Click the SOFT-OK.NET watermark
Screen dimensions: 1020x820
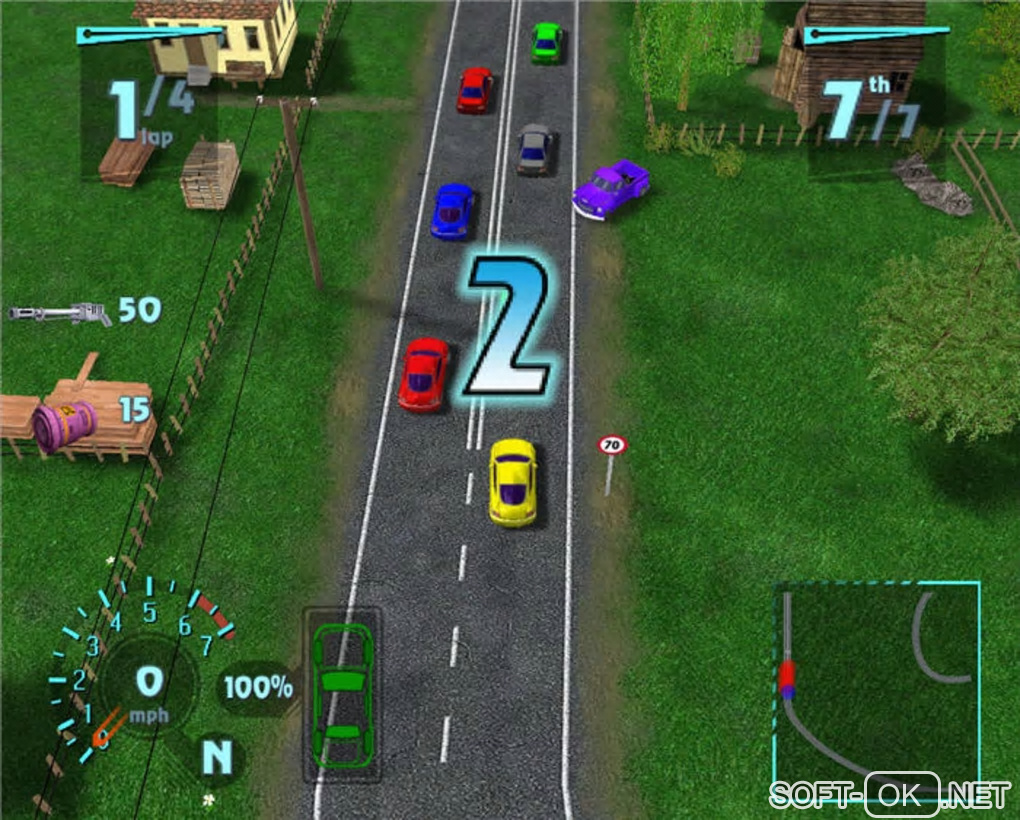point(889,795)
